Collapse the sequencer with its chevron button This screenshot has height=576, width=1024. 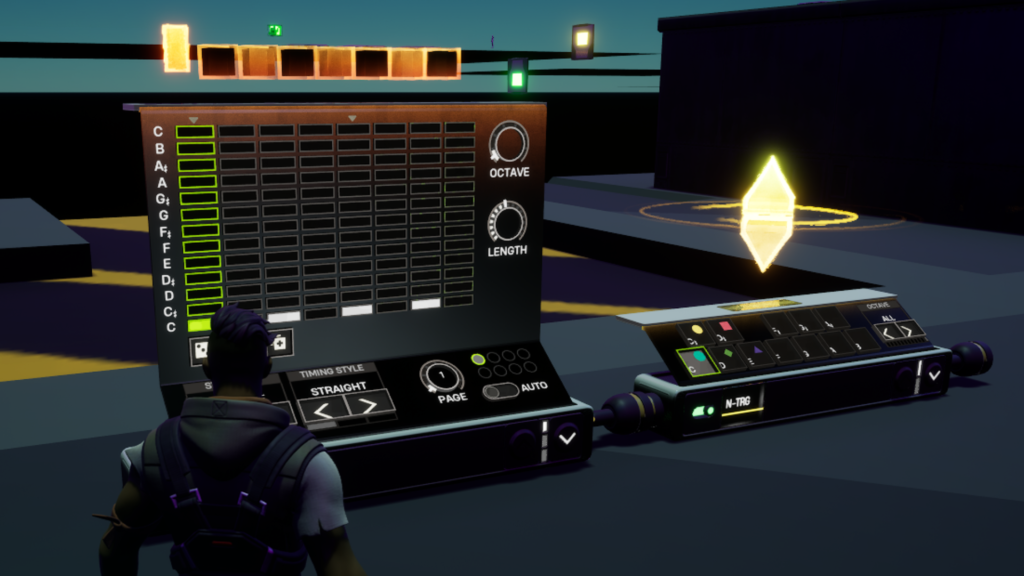pyautogui.click(x=567, y=438)
